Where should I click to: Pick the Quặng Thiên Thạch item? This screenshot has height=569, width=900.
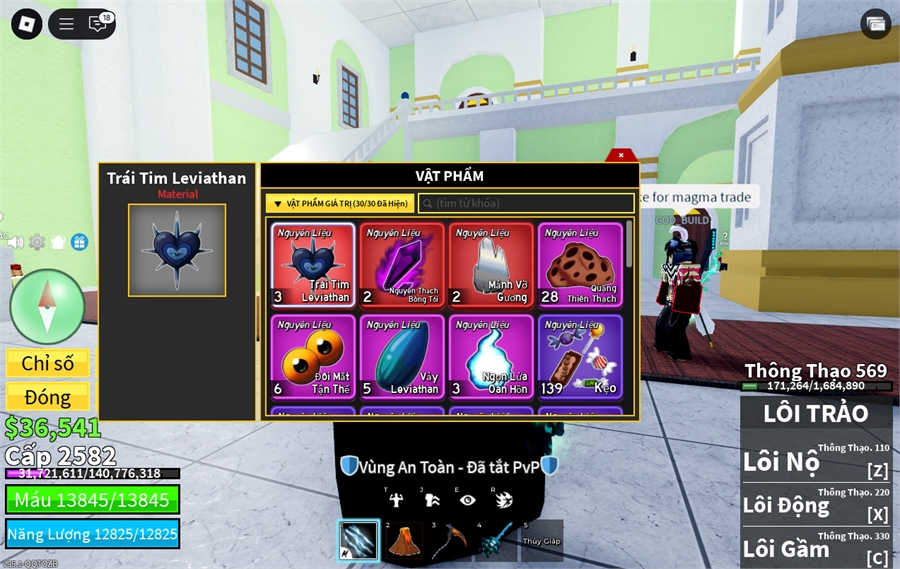[x=580, y=264]
